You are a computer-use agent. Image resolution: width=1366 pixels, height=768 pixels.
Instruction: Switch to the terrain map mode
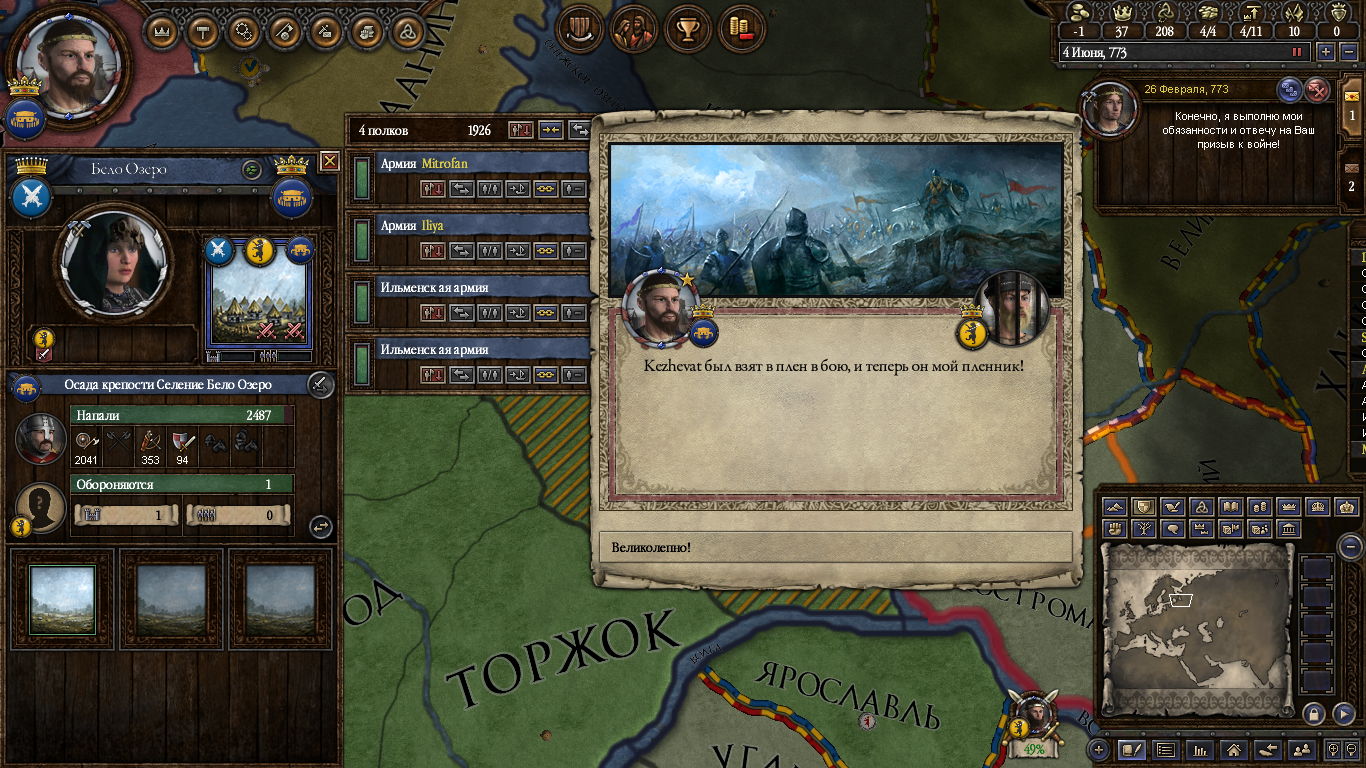(1115, 507)
